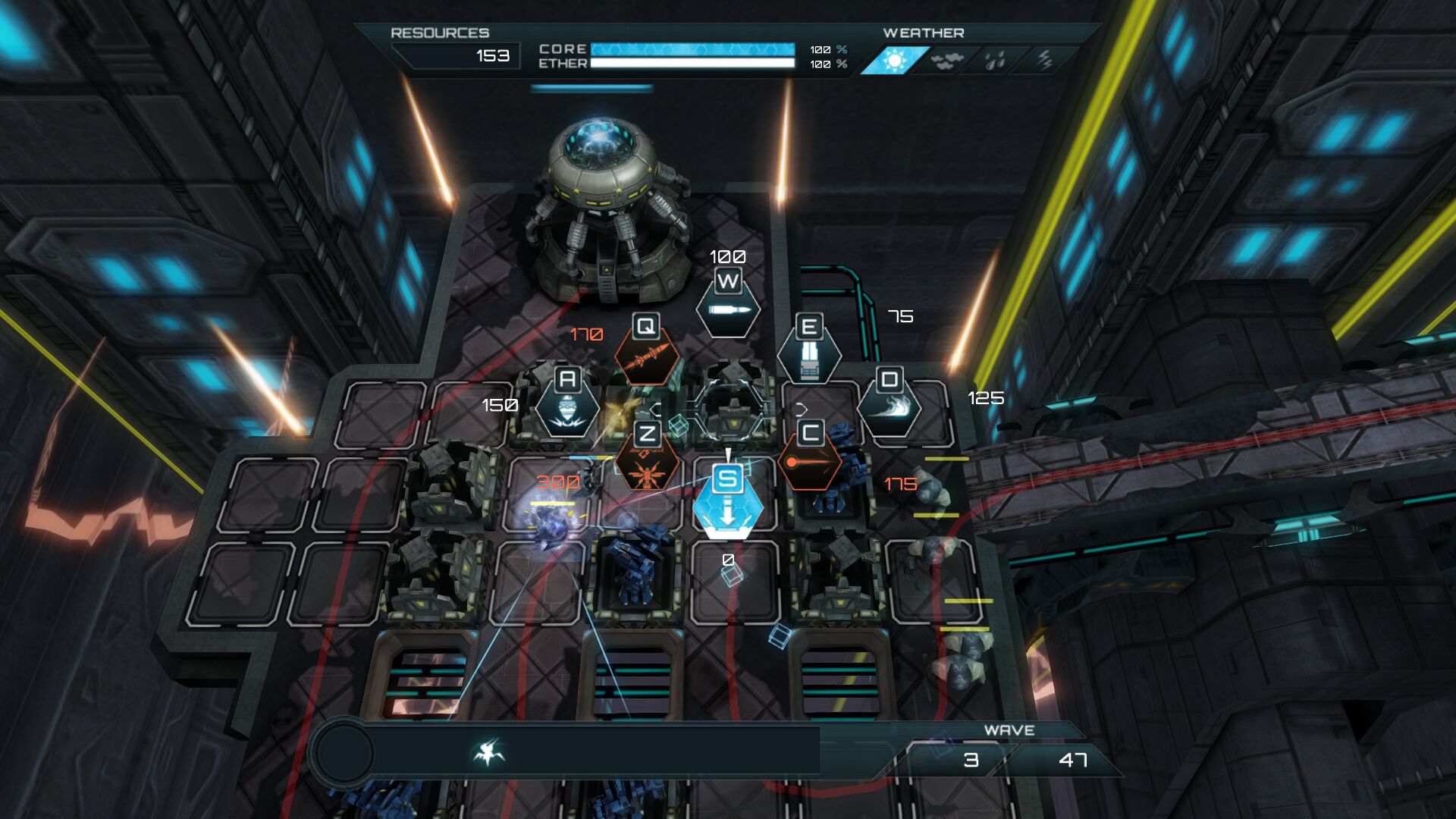Choose the orange laser beam tower
The height and width of the screenshot is (819, 1456).
pyautogui.click(x=809, y=461)
